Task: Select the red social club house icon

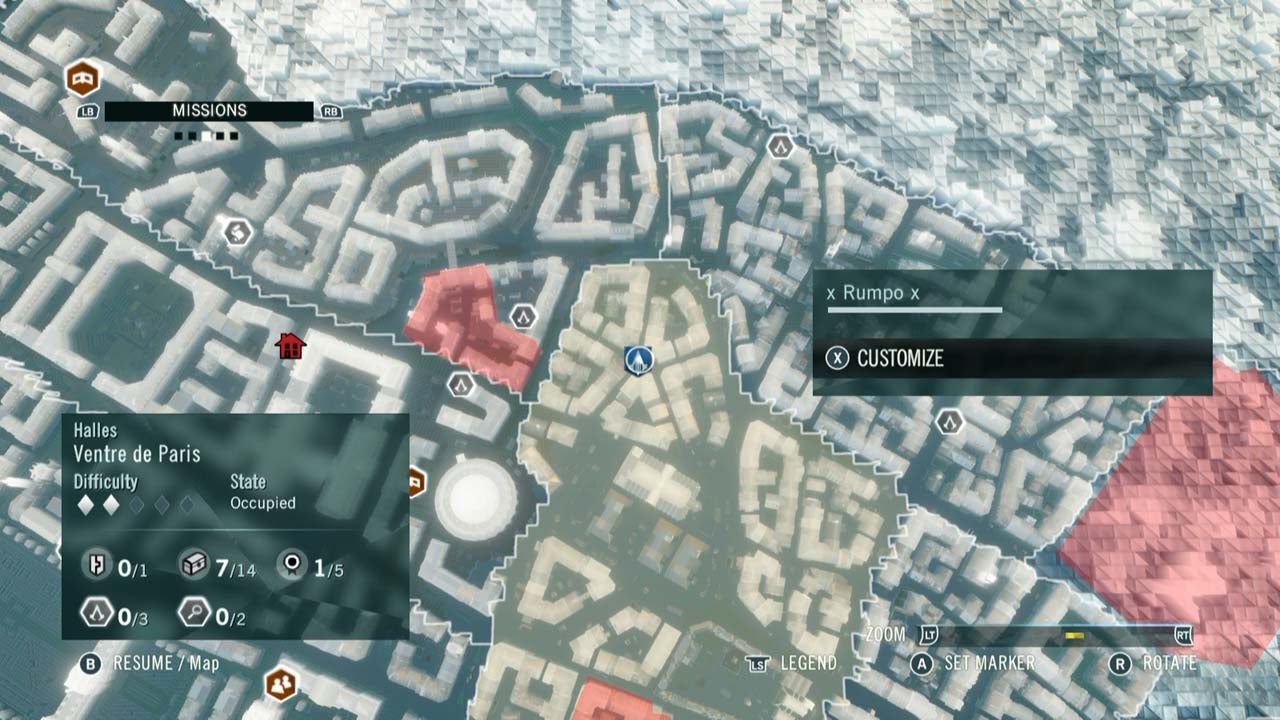Action: 290,347
